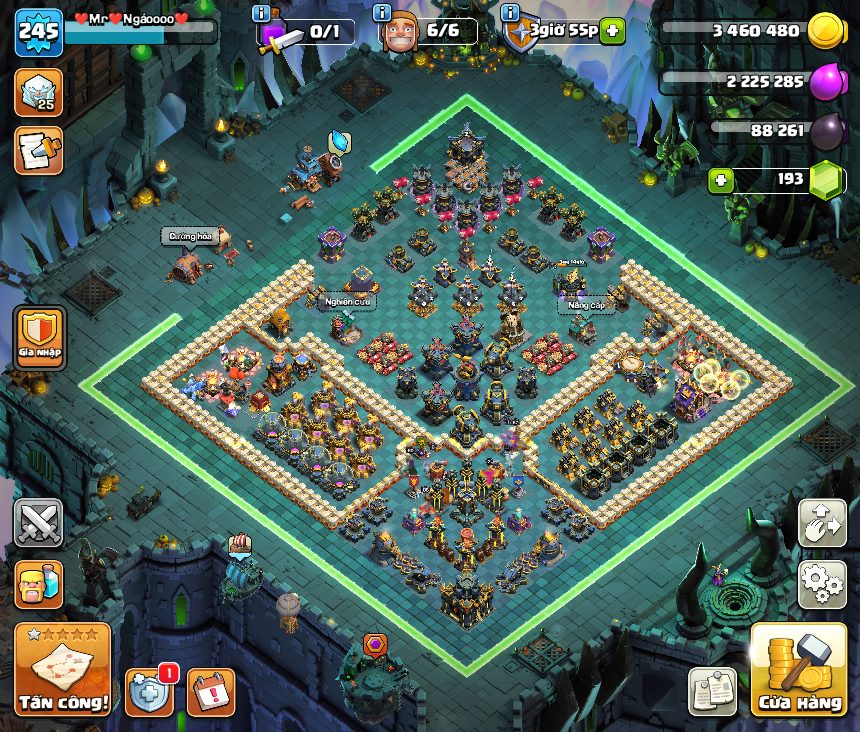The width and height of the screenshot is (860, 732).
Task: Open the settings gear button
Action: [x=822, y=584]
